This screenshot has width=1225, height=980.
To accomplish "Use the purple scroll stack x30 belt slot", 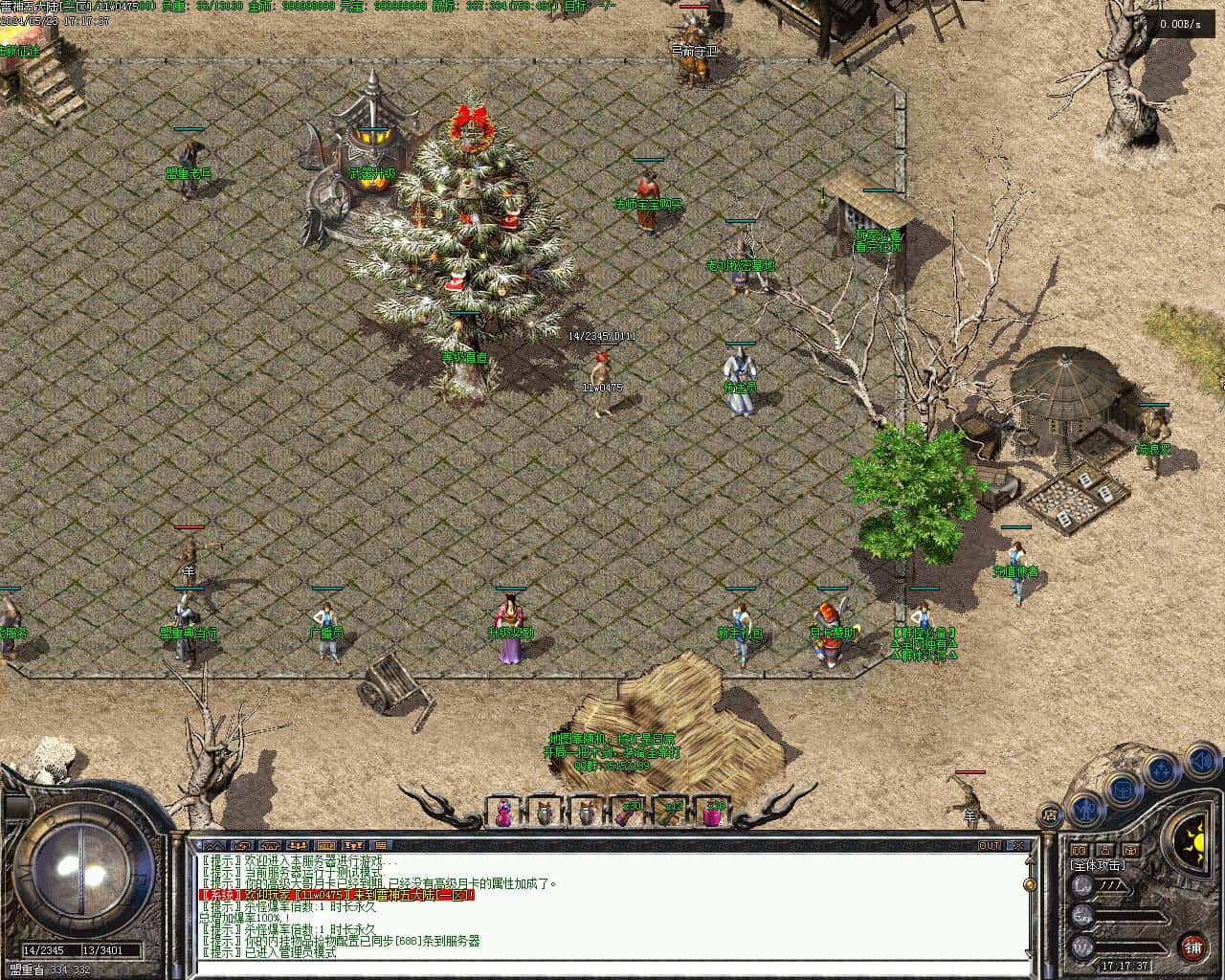I will click(629, 813).
